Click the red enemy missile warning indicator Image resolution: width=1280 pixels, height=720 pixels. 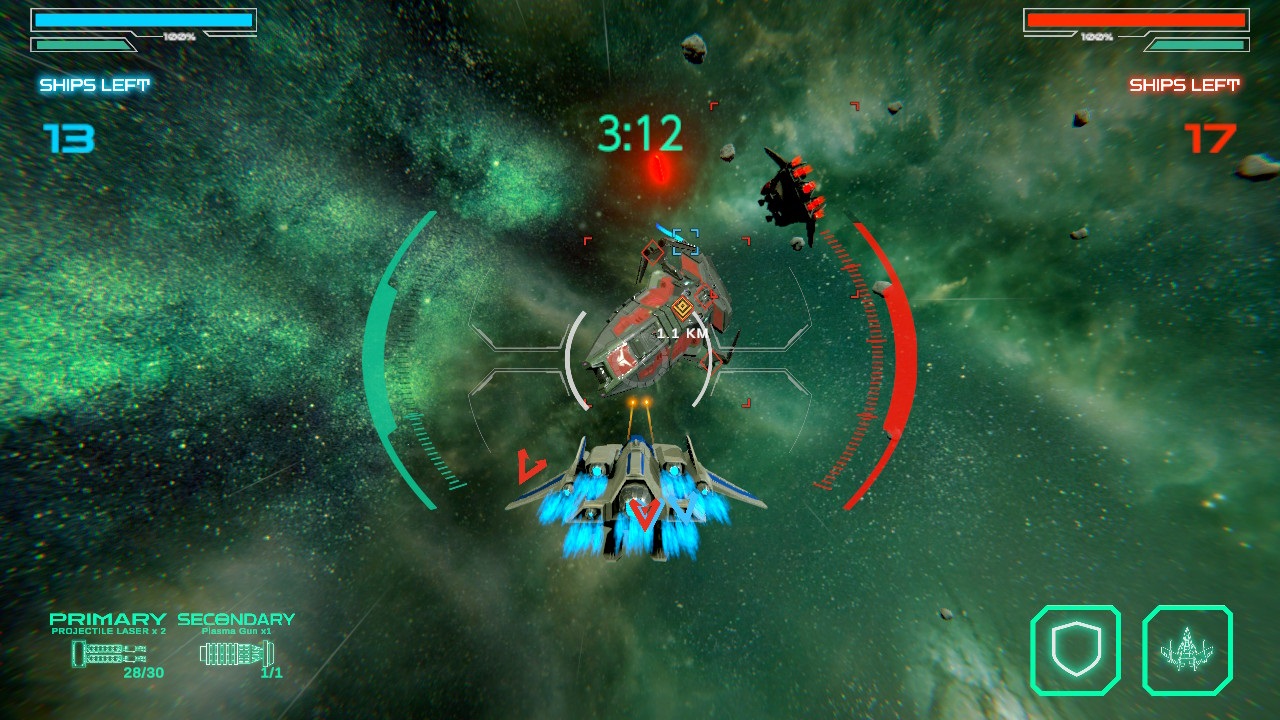tap(659, 167)
